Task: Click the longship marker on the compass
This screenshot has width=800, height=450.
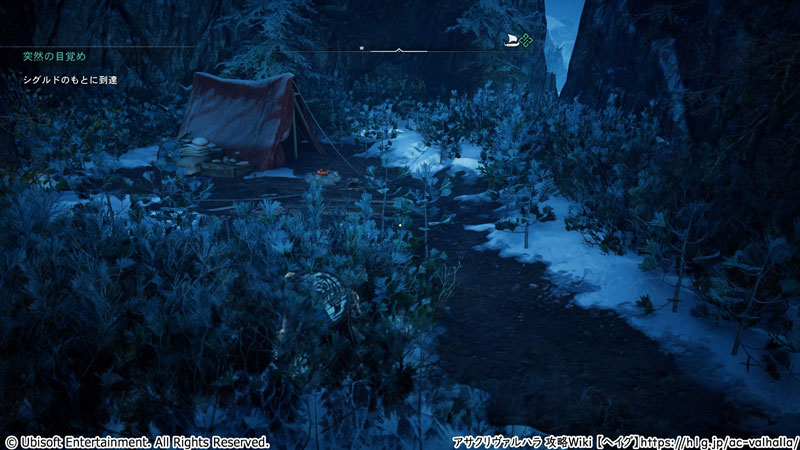Action: point(511,40)
